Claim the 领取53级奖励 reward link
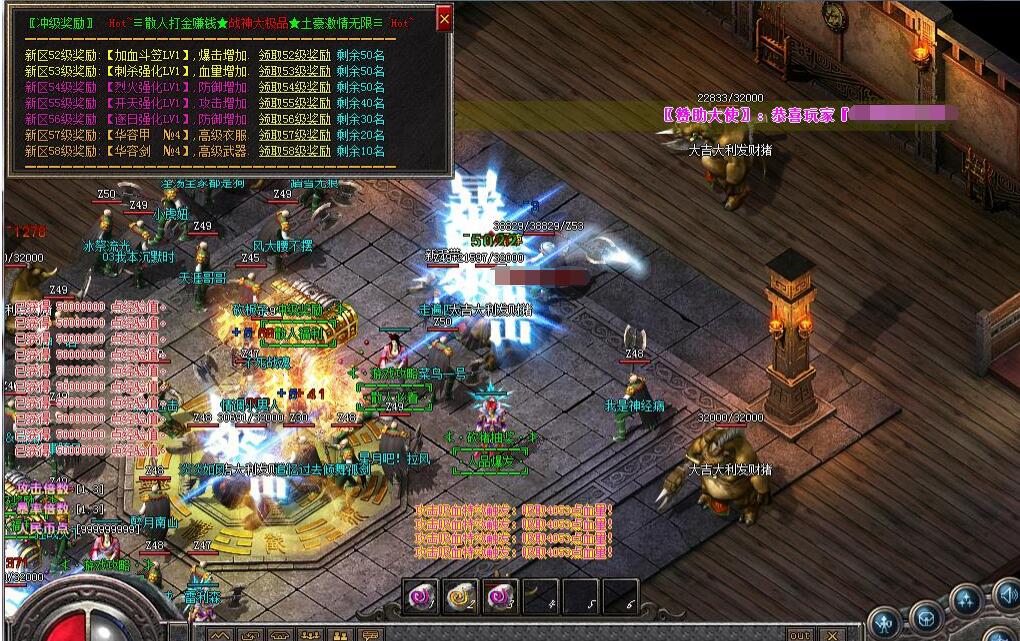The height and width of the screenshot is (641, 1020). pos(294,72)
